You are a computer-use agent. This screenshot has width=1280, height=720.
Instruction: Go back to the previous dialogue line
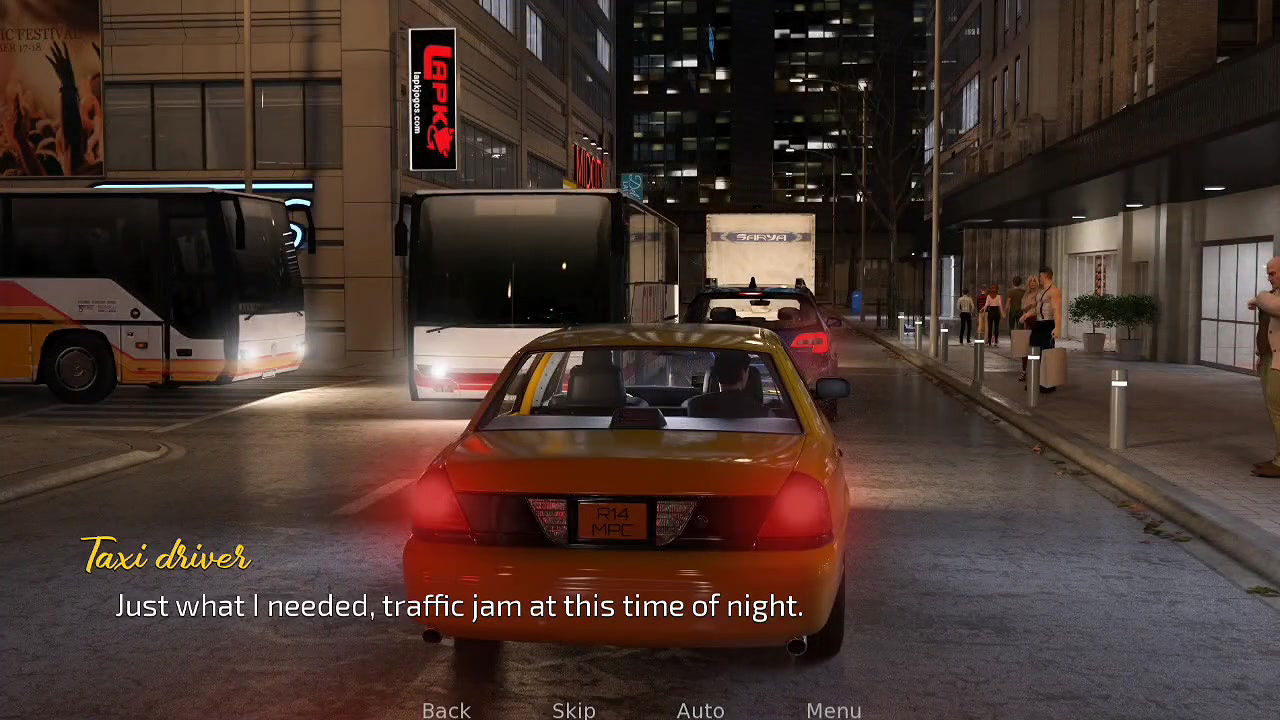pos(446,709)
